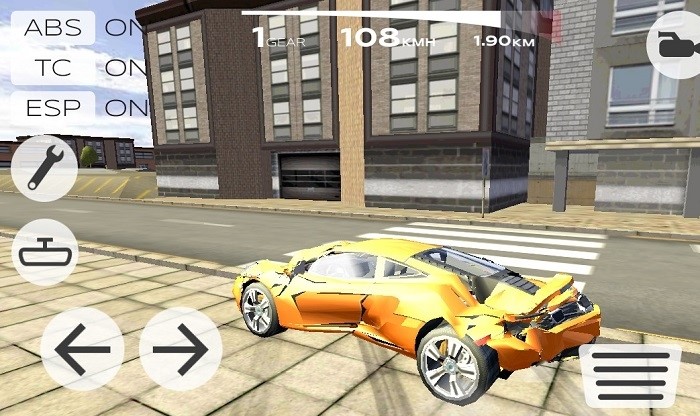The image size is (700, 416).
Task: Tap the striped pedal button
Action: point(630,375)
